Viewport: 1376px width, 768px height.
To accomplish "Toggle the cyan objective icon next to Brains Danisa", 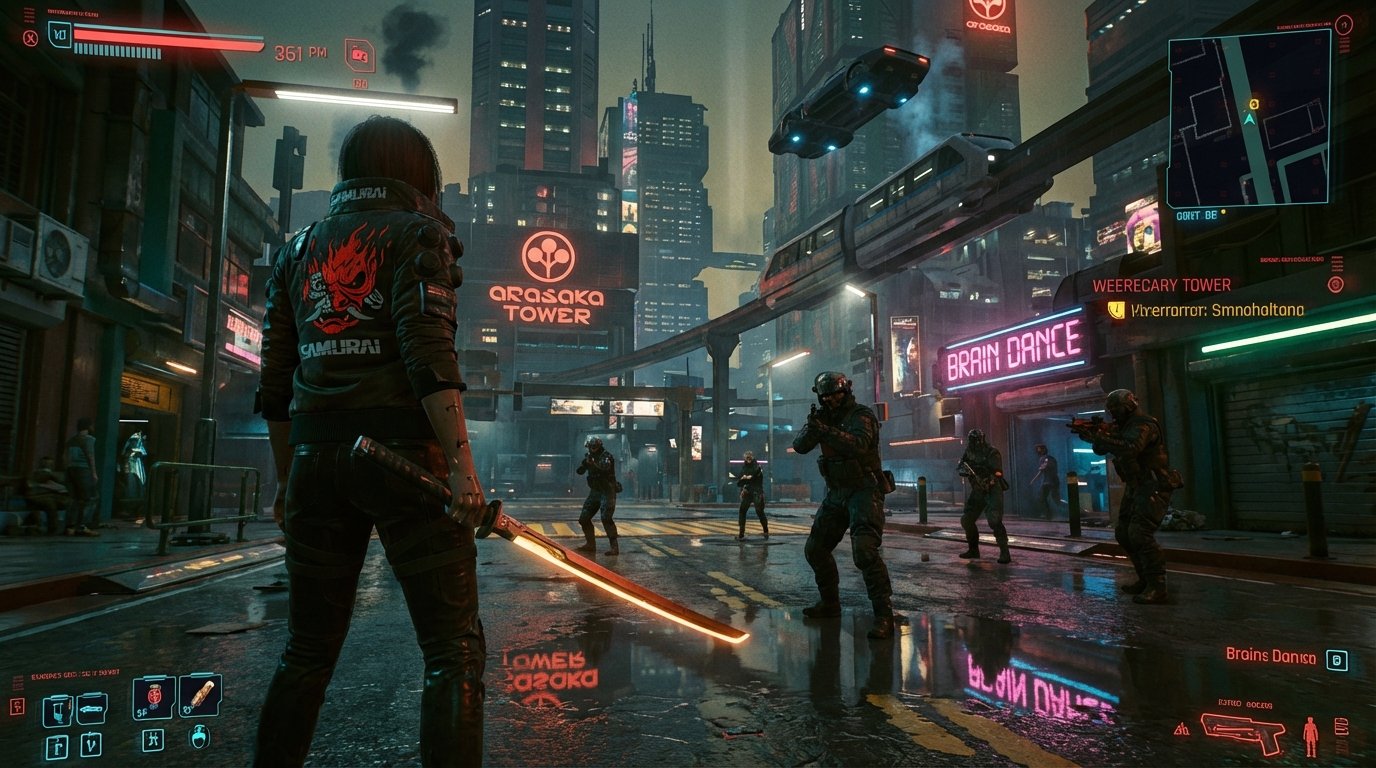I will [x=1337, y=660].
